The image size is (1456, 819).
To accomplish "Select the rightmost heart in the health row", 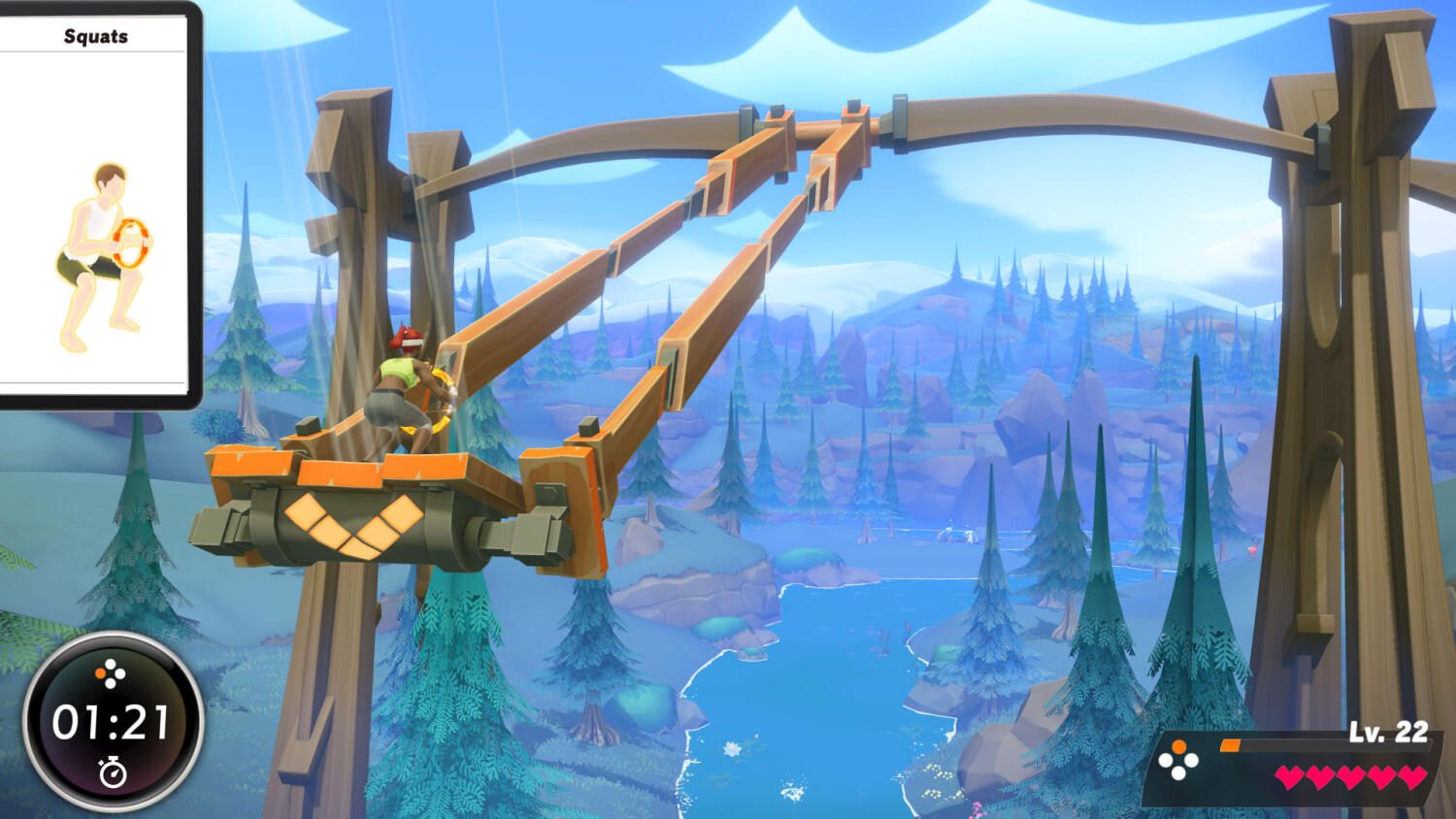I will (x=1411, y=777).
